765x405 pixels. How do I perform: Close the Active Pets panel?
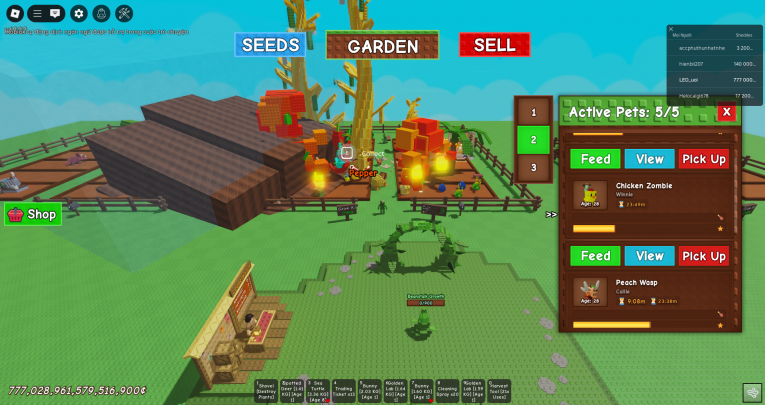727,112
